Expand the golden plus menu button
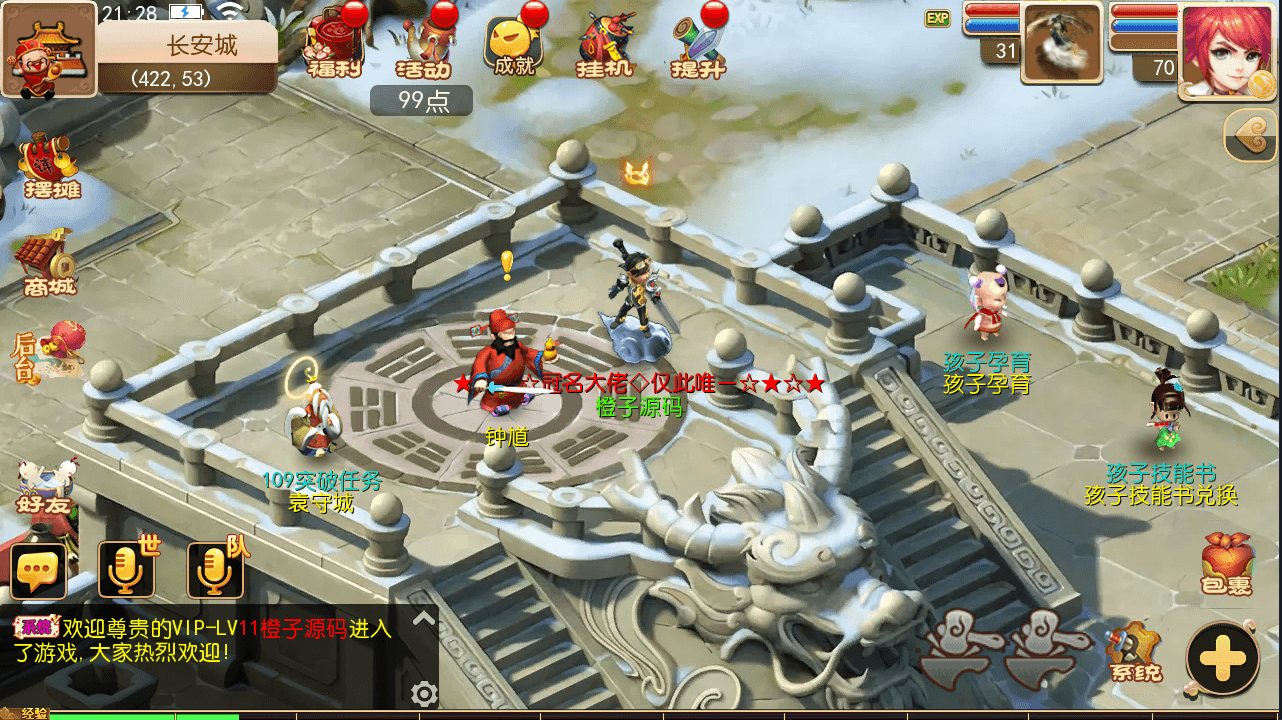The width and height of the screenshot is (1282, 720). (x=1222, y=658)
